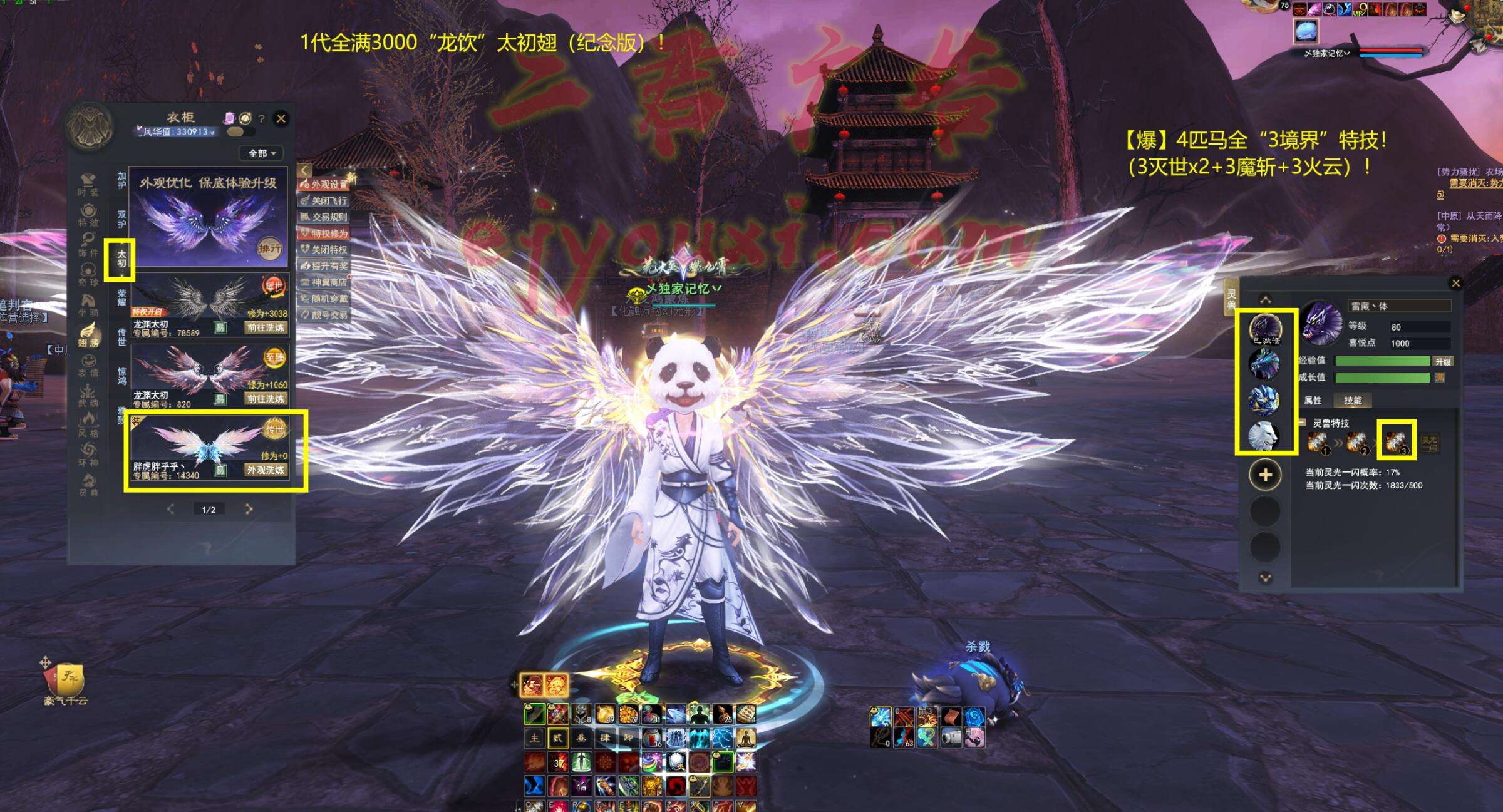Click the 升级 level-up button
Viewport: 1503px width, 812px height.
[x=1443, y=361]
